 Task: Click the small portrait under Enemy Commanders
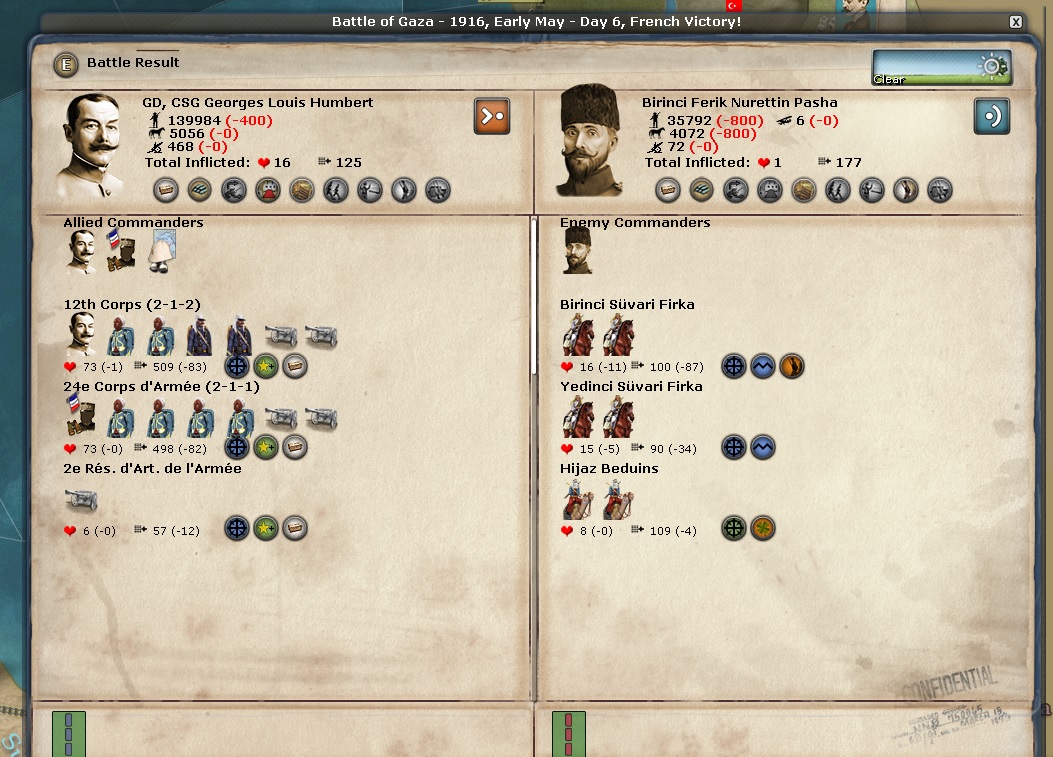point(576,249)
